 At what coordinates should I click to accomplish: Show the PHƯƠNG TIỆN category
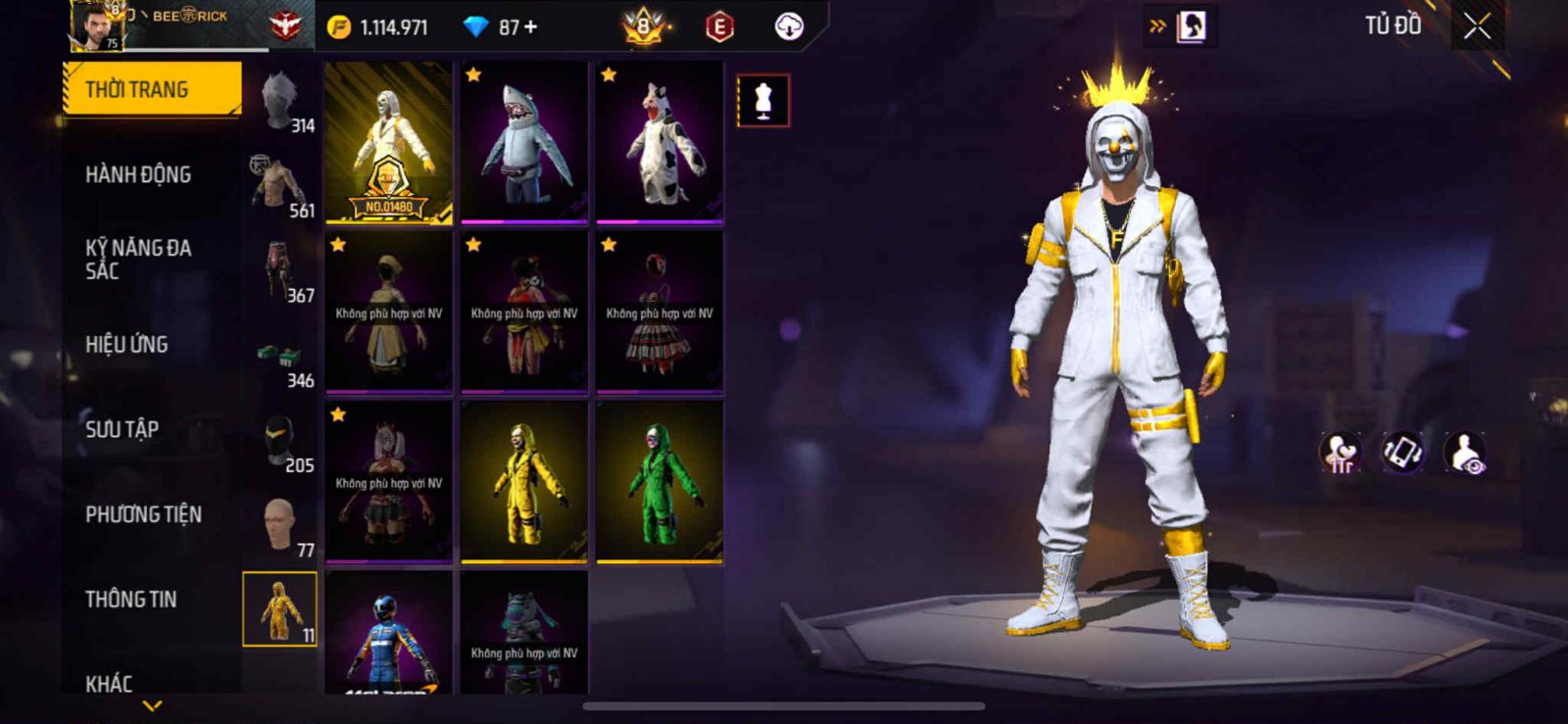coord(143,514)
